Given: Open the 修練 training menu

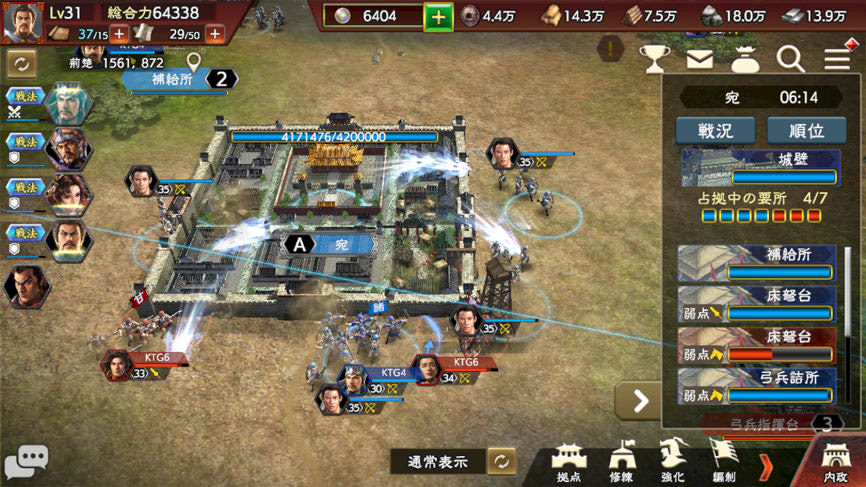Looking at the screenshot, I should (621, 462).
